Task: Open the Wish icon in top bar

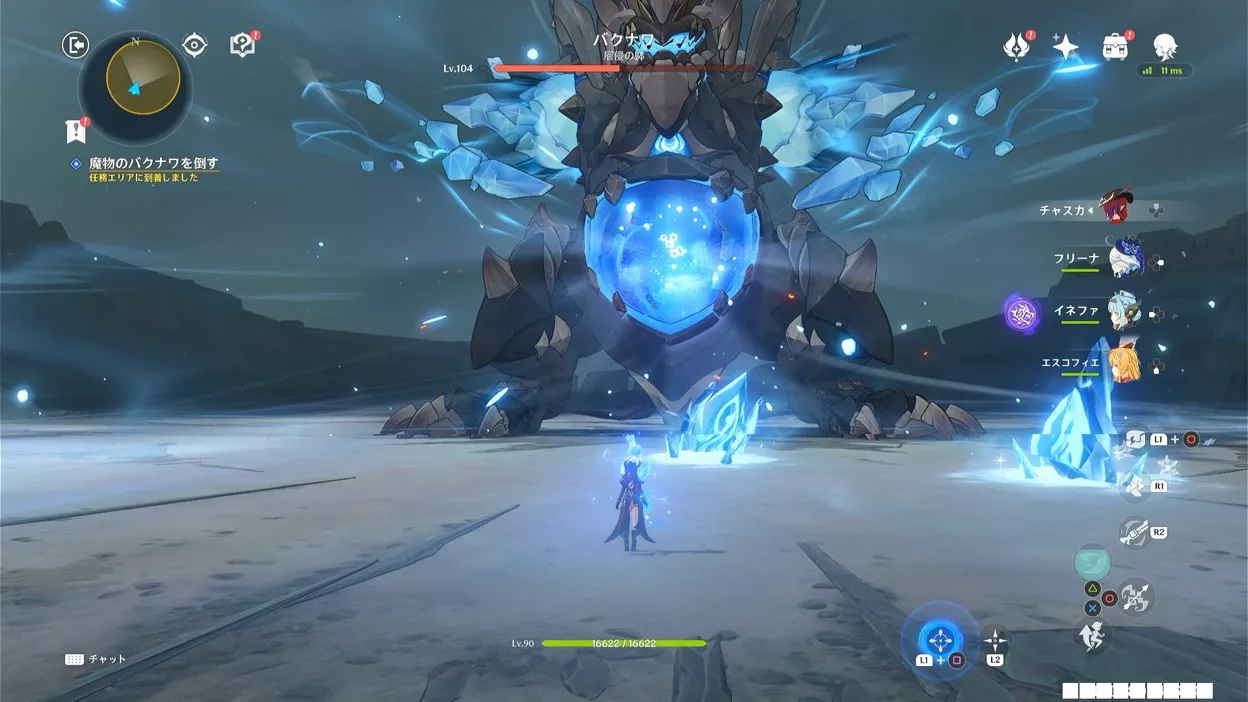Action: pyautogui.click(x=1017, y=47)
